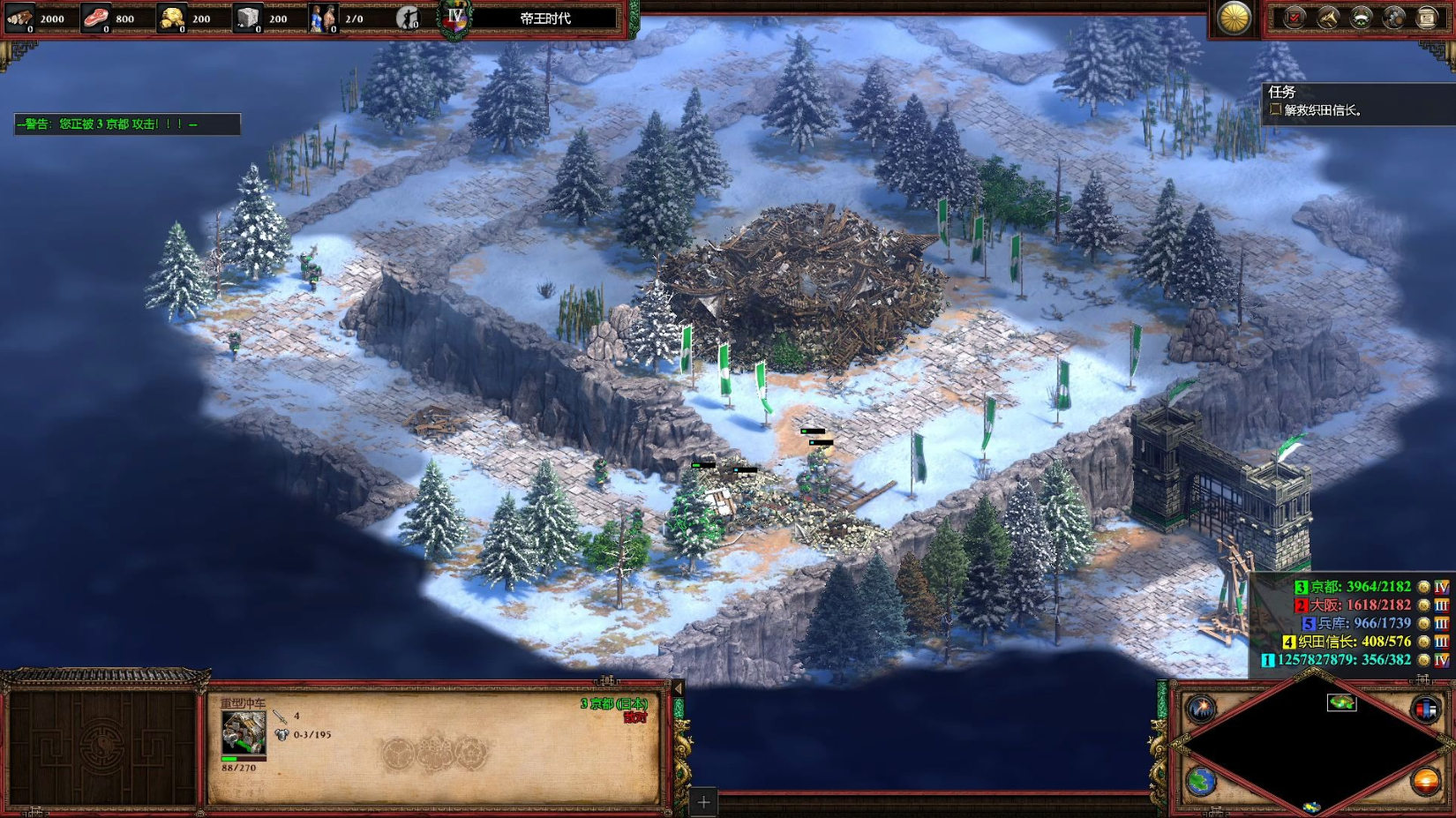This screenshot has width=1456, height=818.
Task: Click the plus button beside the unit panel
Action: point(703,802)
